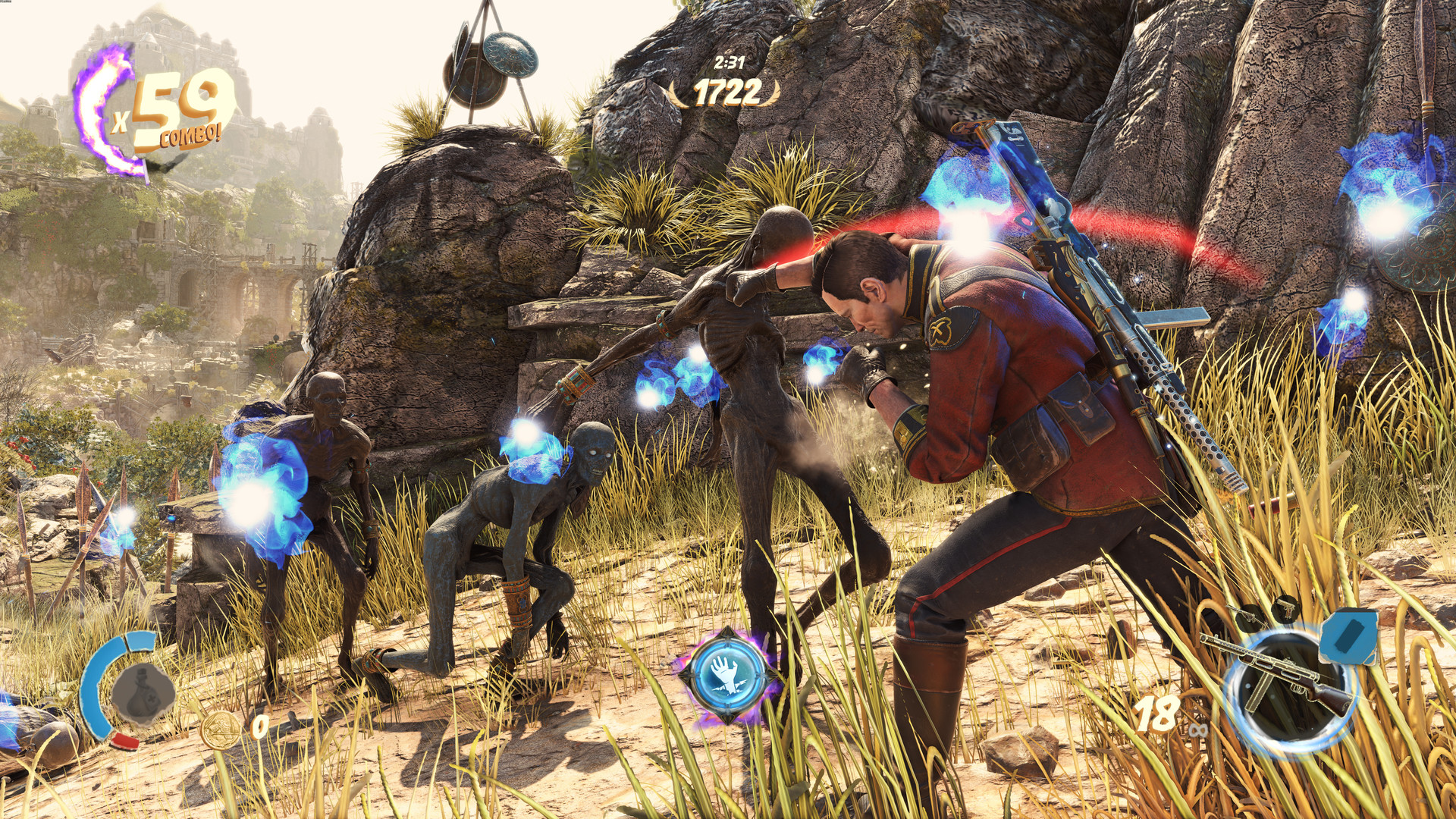Viewport: 1456px width, 819px height.
Task: Click the blue magazine ammo-type icon
Action: click(1349, 637)
